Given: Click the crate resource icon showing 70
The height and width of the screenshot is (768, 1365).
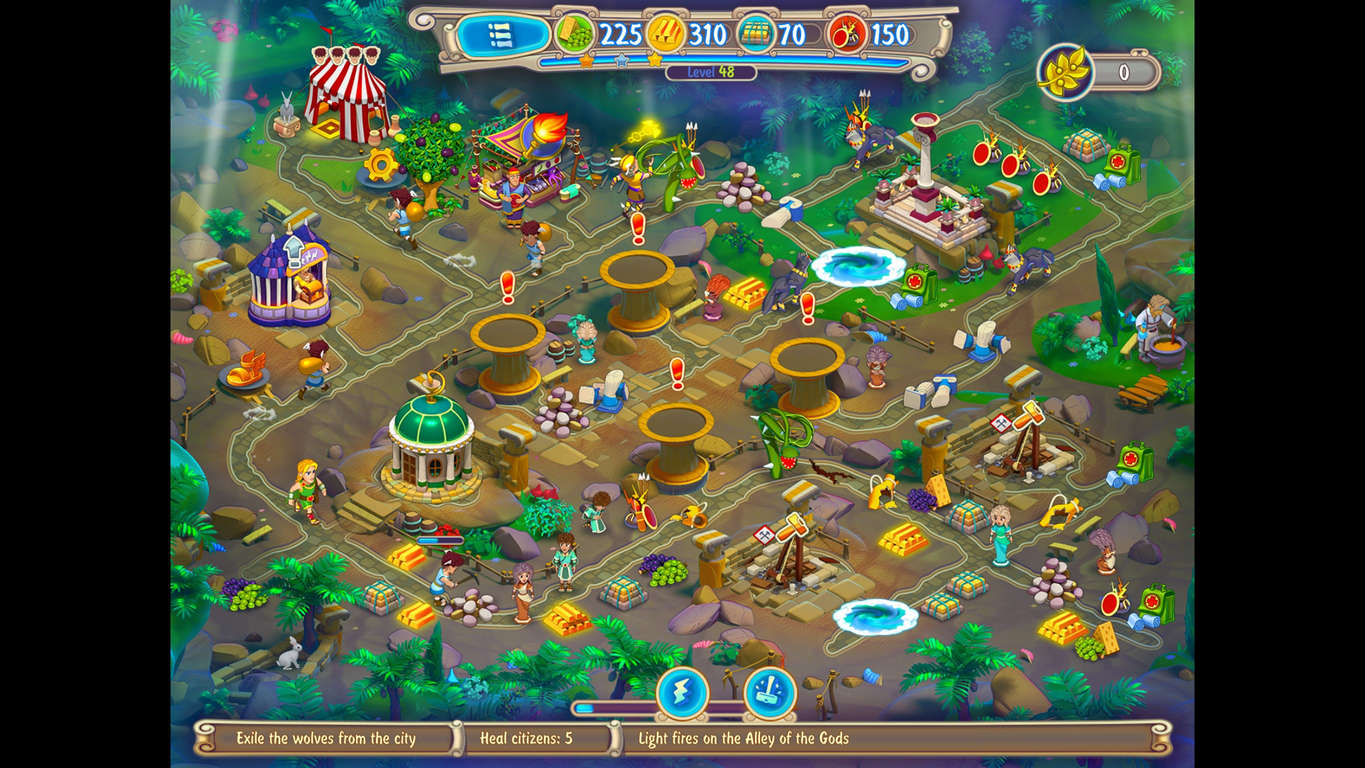Looking at the screenshot, I should [755, 32].
